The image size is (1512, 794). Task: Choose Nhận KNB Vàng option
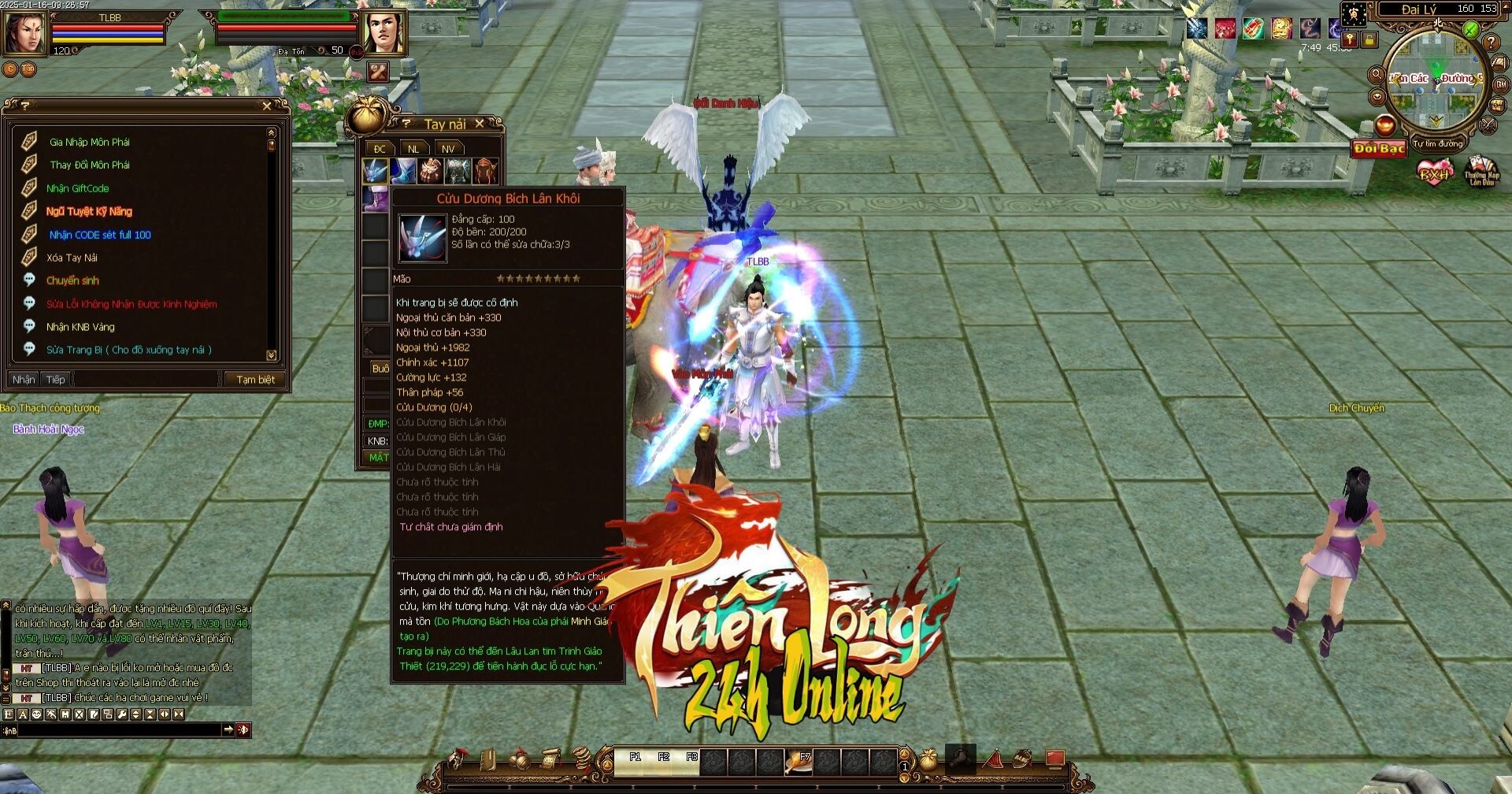pyautogui.click(x=80, y=327)
